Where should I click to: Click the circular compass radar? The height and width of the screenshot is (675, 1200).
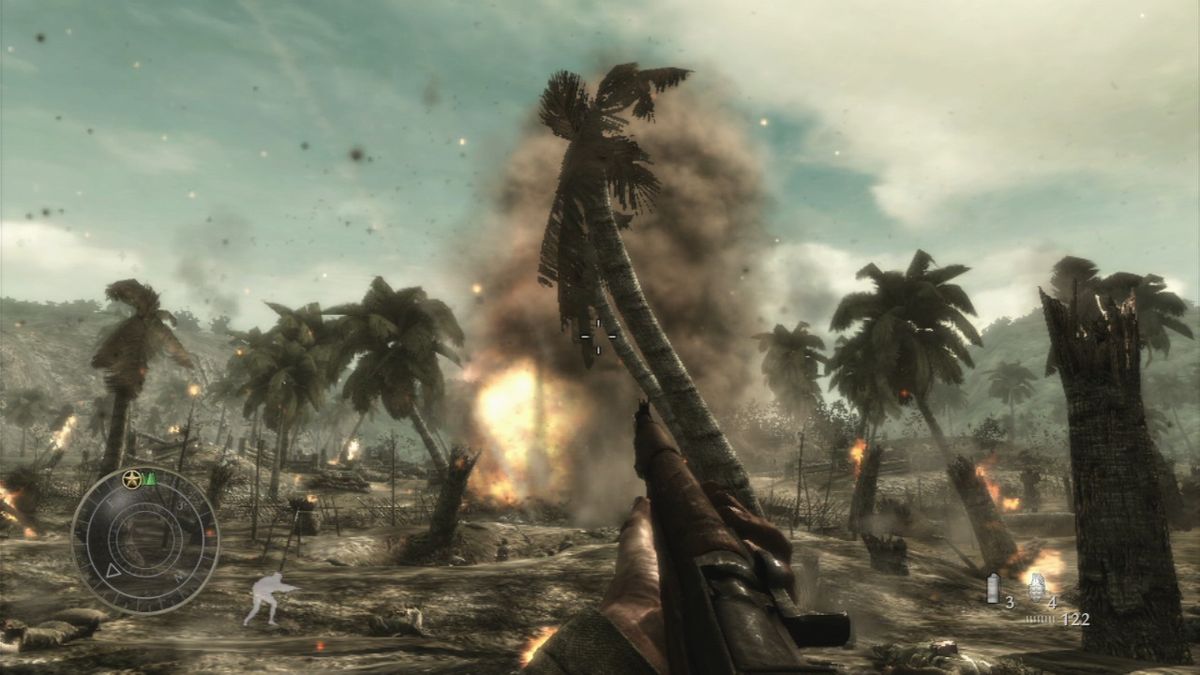(x=145, y=539)
